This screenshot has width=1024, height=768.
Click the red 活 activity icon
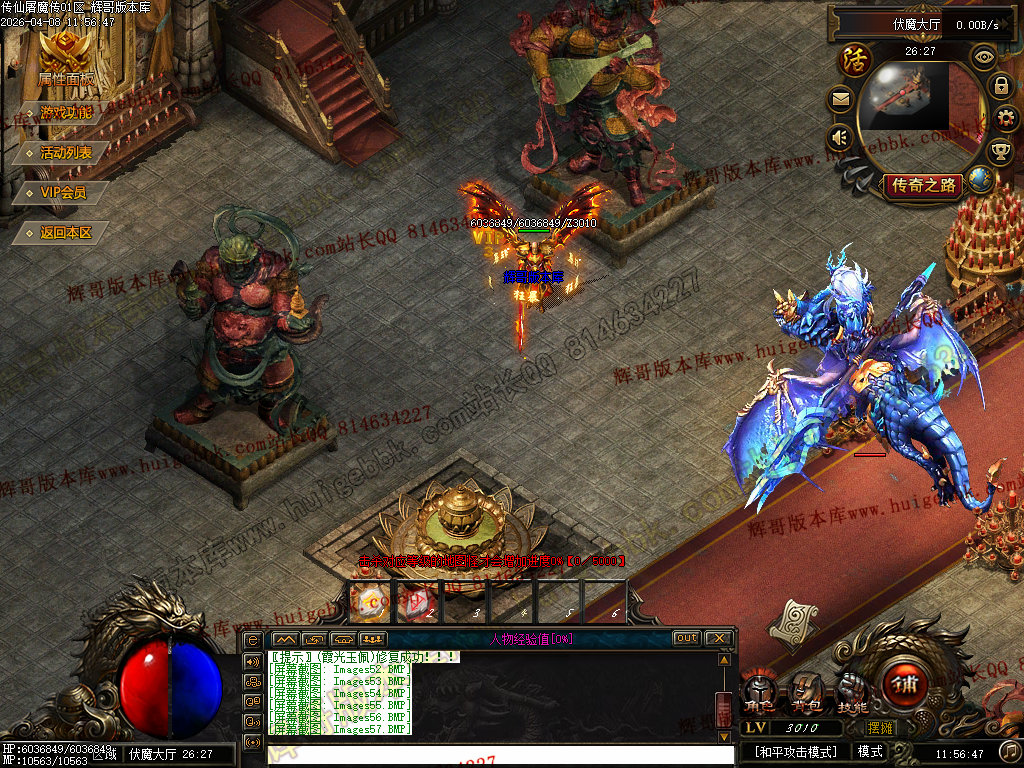tap(856, 60)
